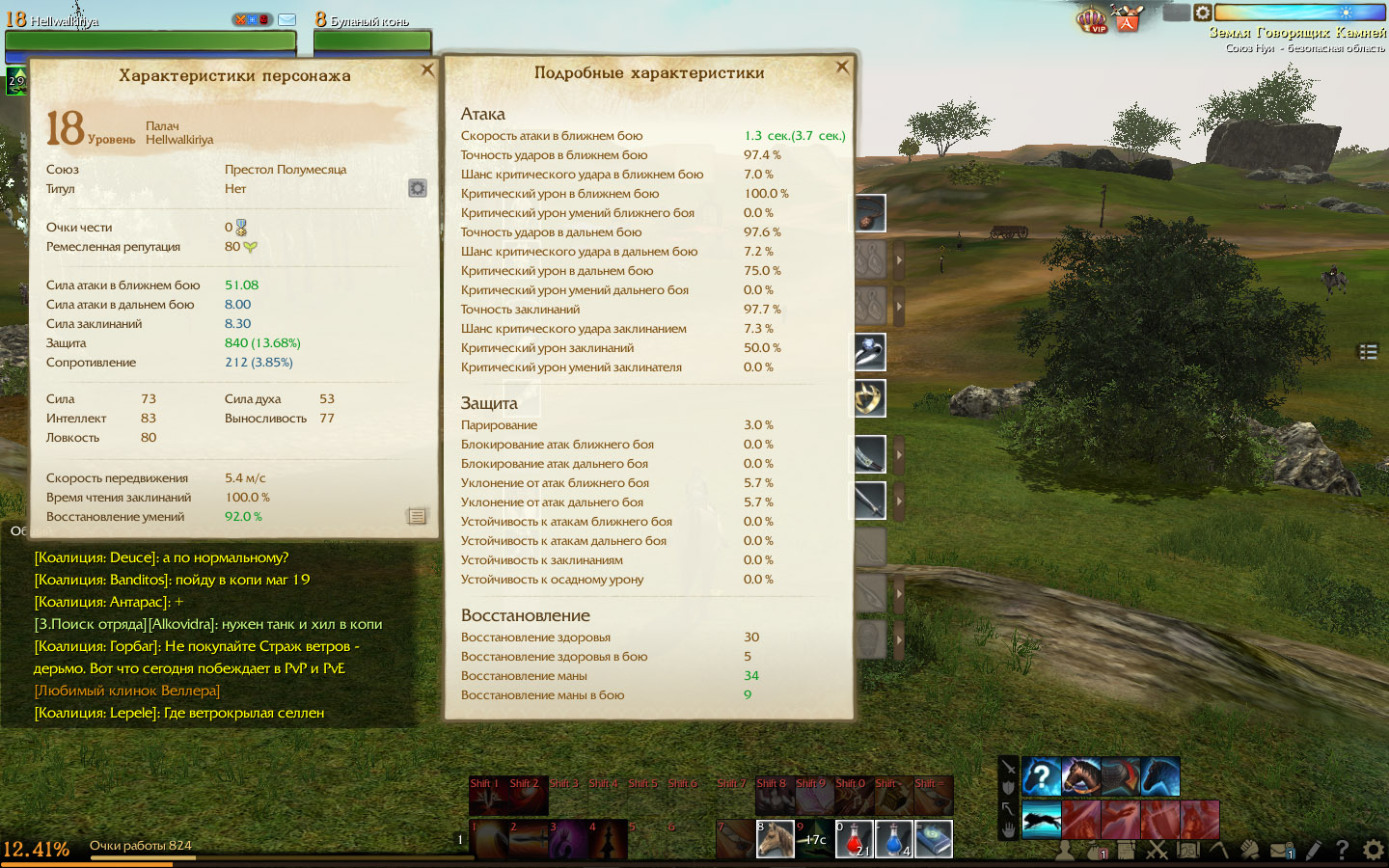Open the help question mark menu
Image resolution: width=1389 pixels, height=868 pixels.
point(1342,851)
